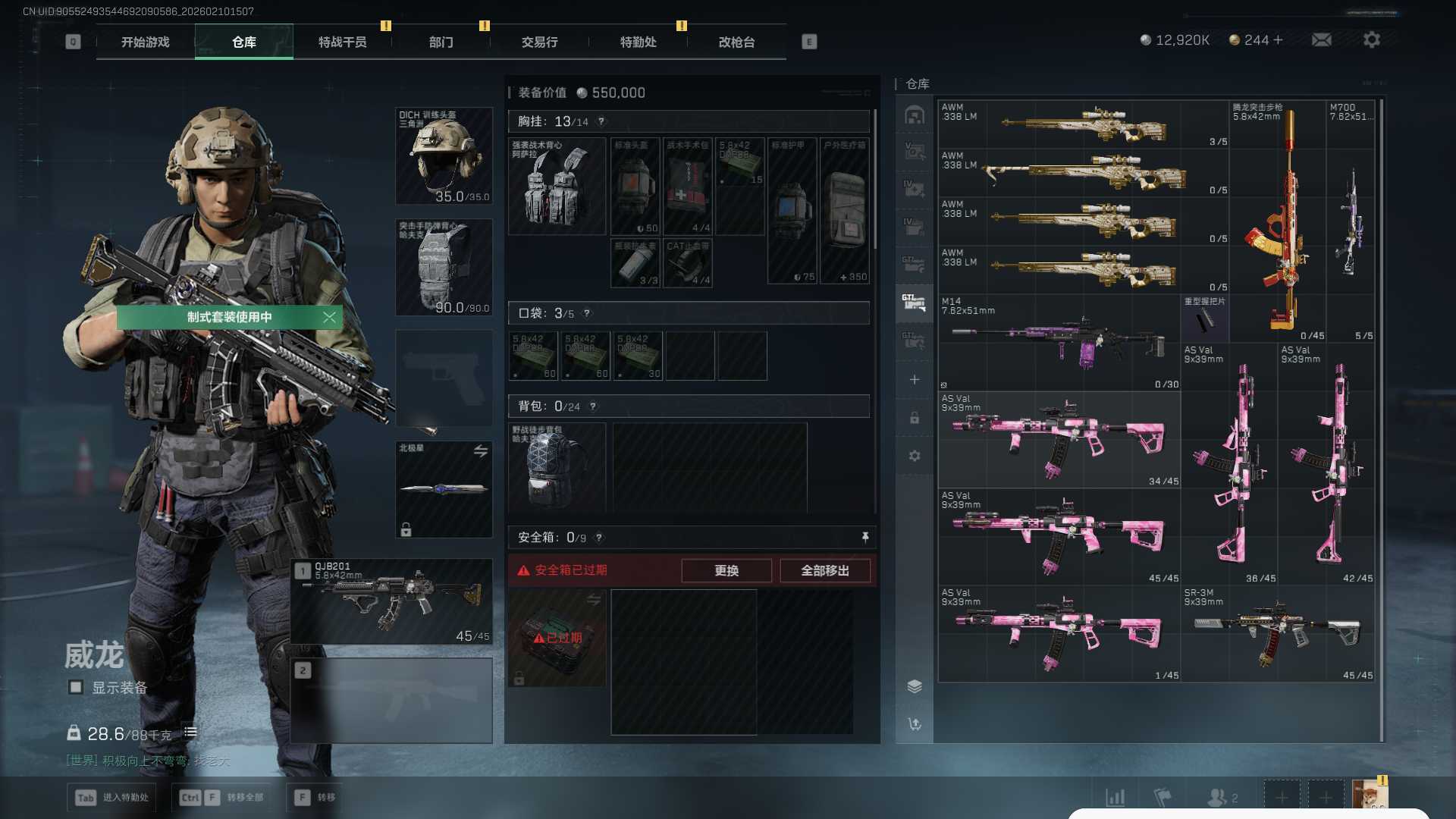Switch to the 特战干员 tab
1456x819 pixels.
click(342, 42)
